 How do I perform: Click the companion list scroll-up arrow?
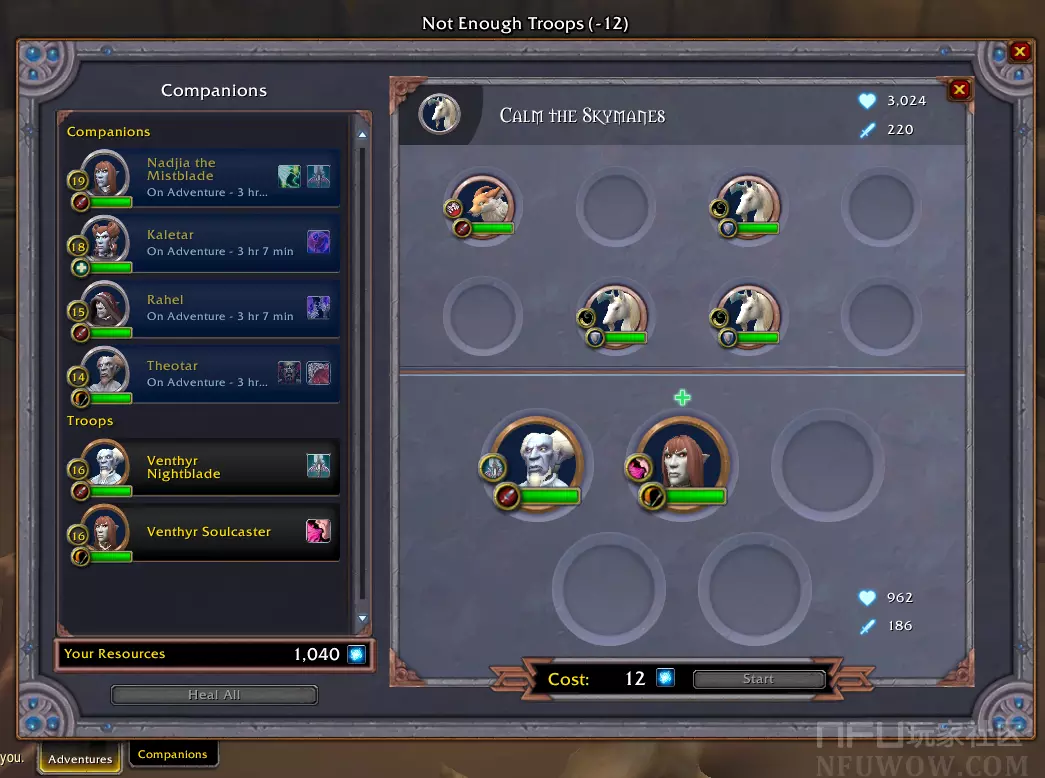(x=362, y=135)
